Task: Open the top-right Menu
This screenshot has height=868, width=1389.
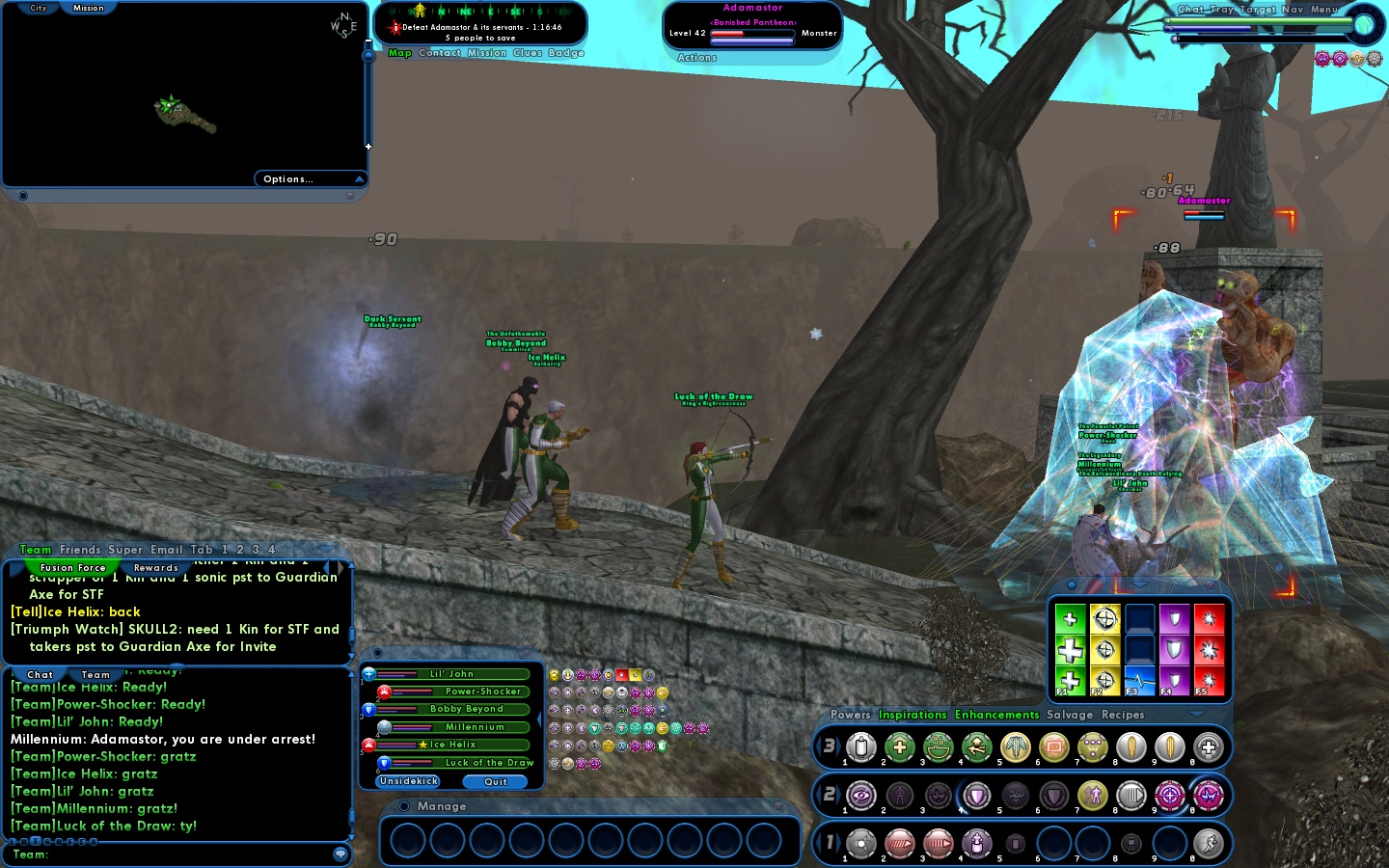Action: pos(1323,10)
